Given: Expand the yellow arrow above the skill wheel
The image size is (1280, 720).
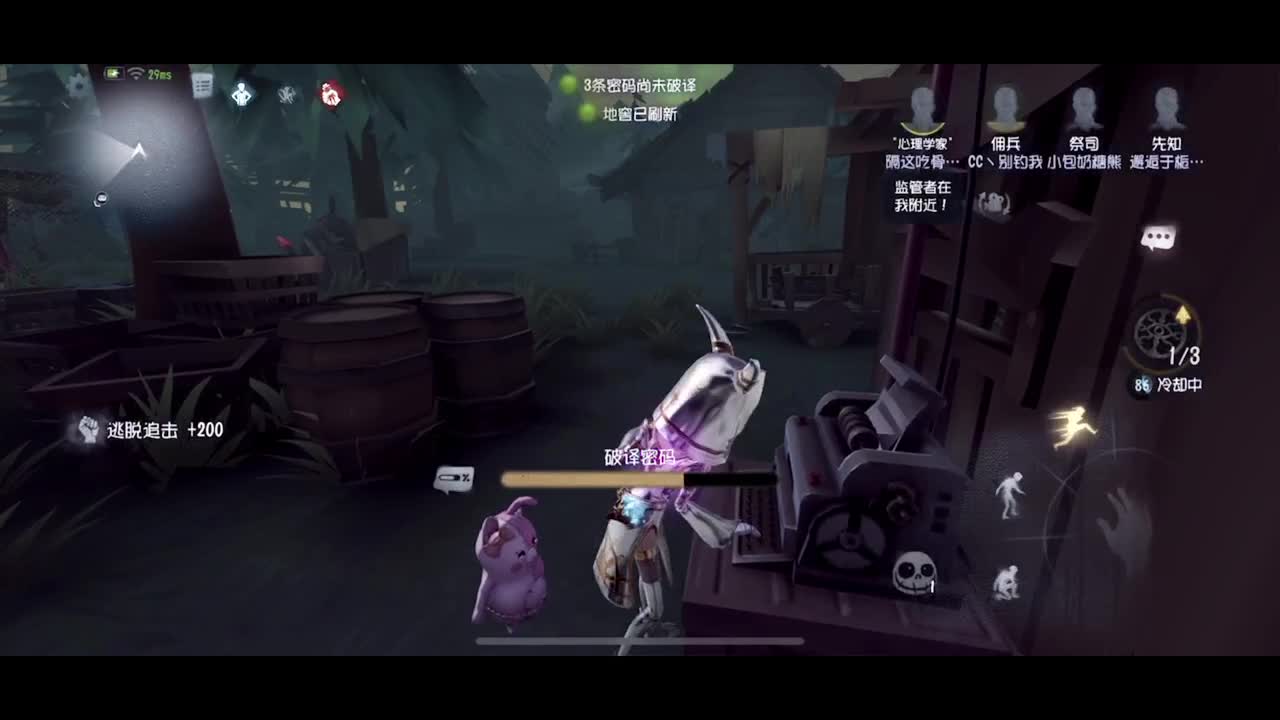Looking at the screenshot, I should click(1183, 313).
